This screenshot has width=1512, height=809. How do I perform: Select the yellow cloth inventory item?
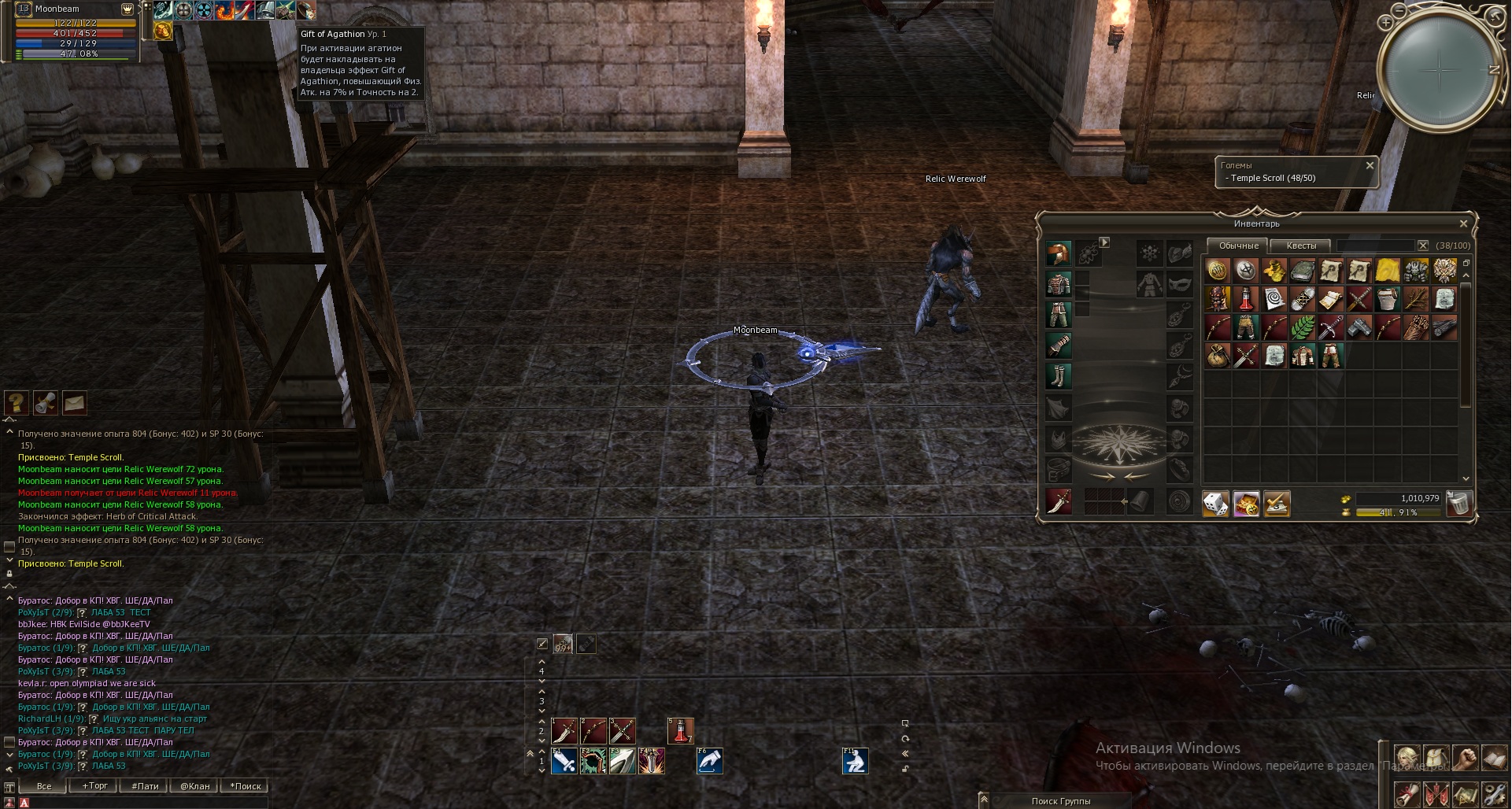(1387, 271)
